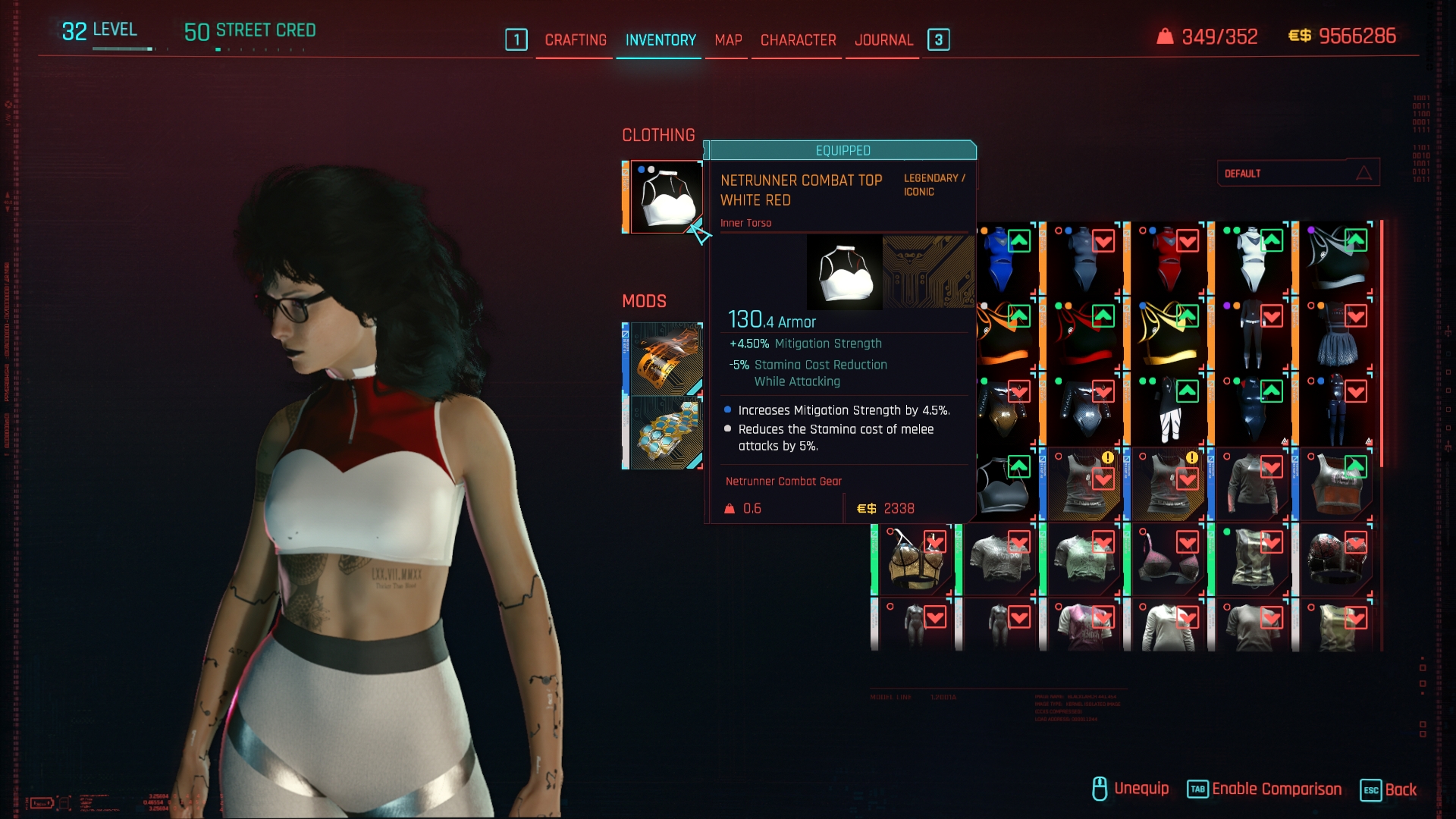Viewport: 1456px width, 819px height.
Task: Click the green dot rarity indicator on the white bodysuit
Action: tap(1227, 229)
